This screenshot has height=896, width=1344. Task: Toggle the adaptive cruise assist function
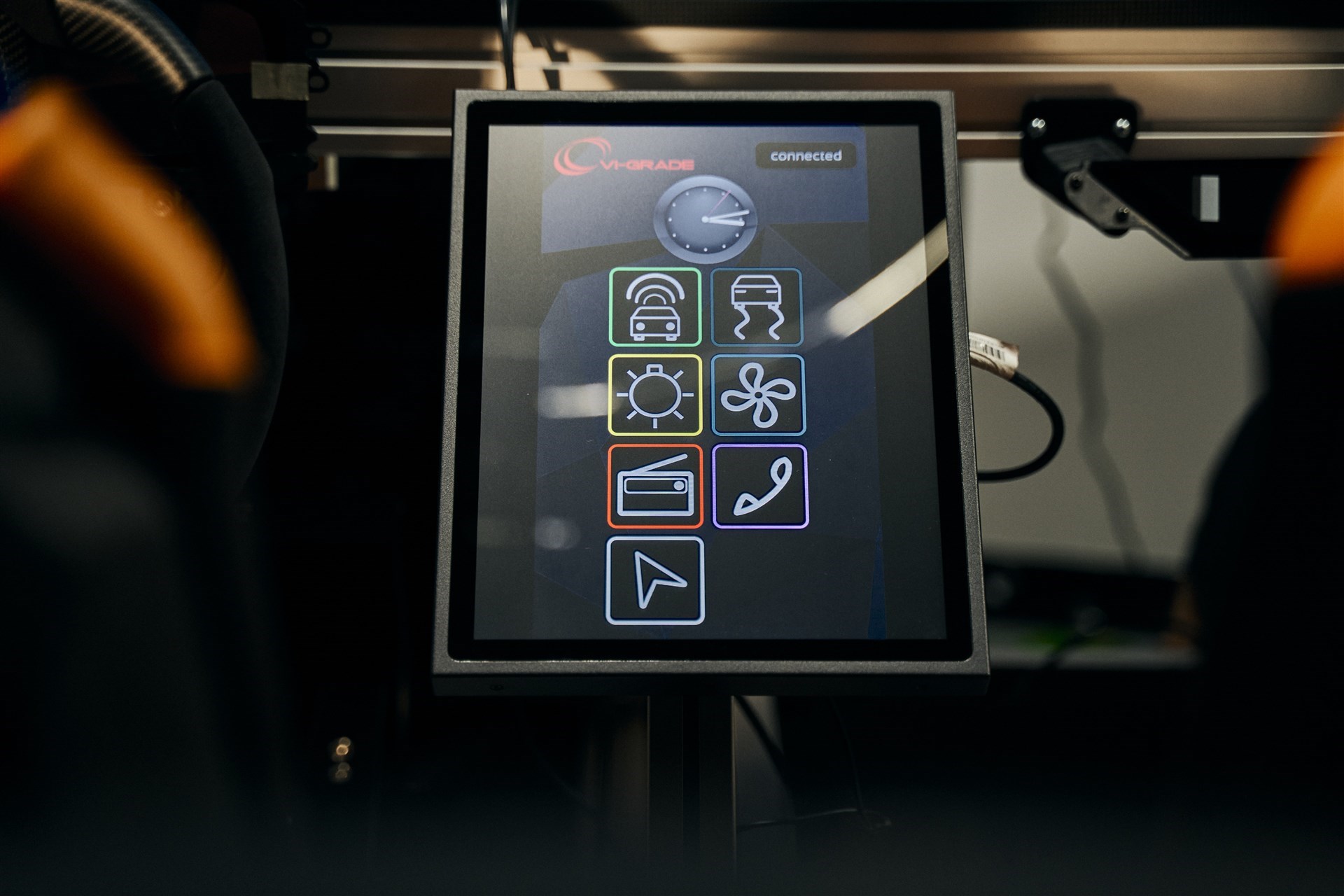pos(654,308)
